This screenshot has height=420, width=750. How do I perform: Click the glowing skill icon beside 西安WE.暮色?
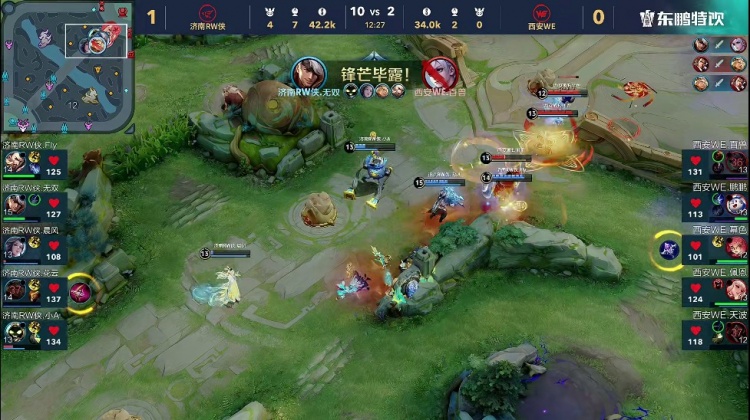click(667, 248)
